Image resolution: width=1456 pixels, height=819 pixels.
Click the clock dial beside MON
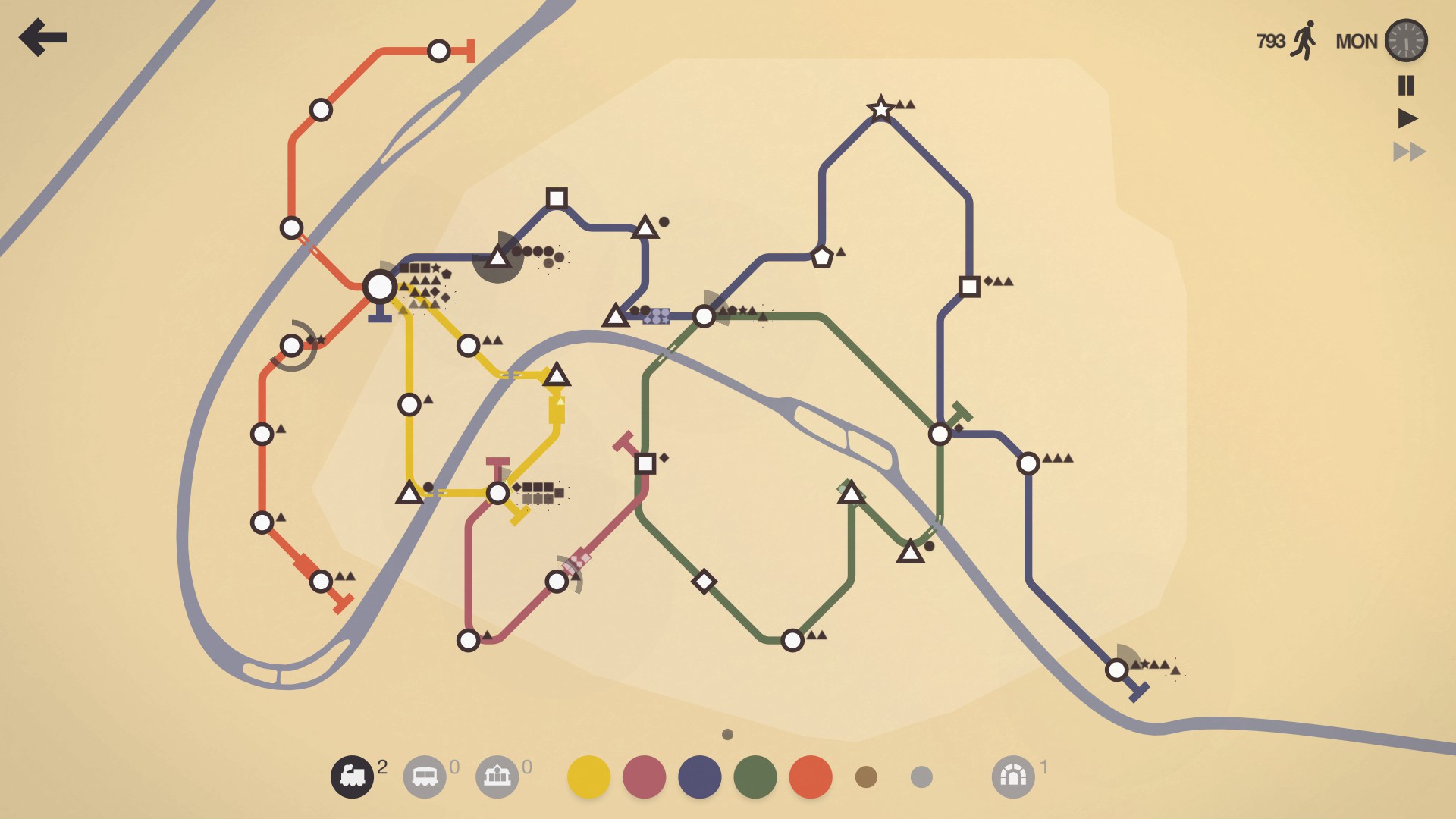click(x=1406, y=40)
